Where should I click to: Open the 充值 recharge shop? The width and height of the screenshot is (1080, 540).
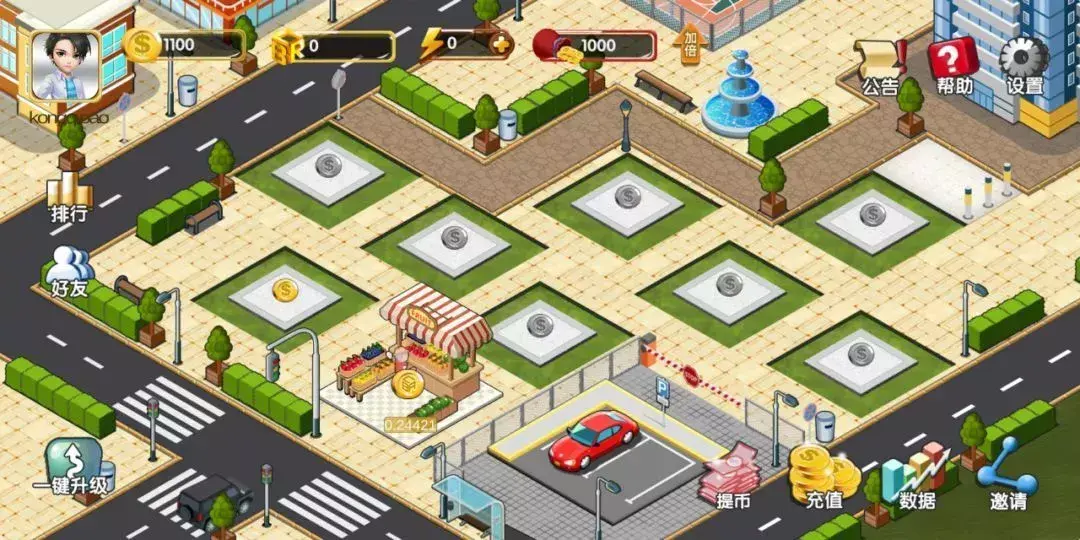pos(823,475)
